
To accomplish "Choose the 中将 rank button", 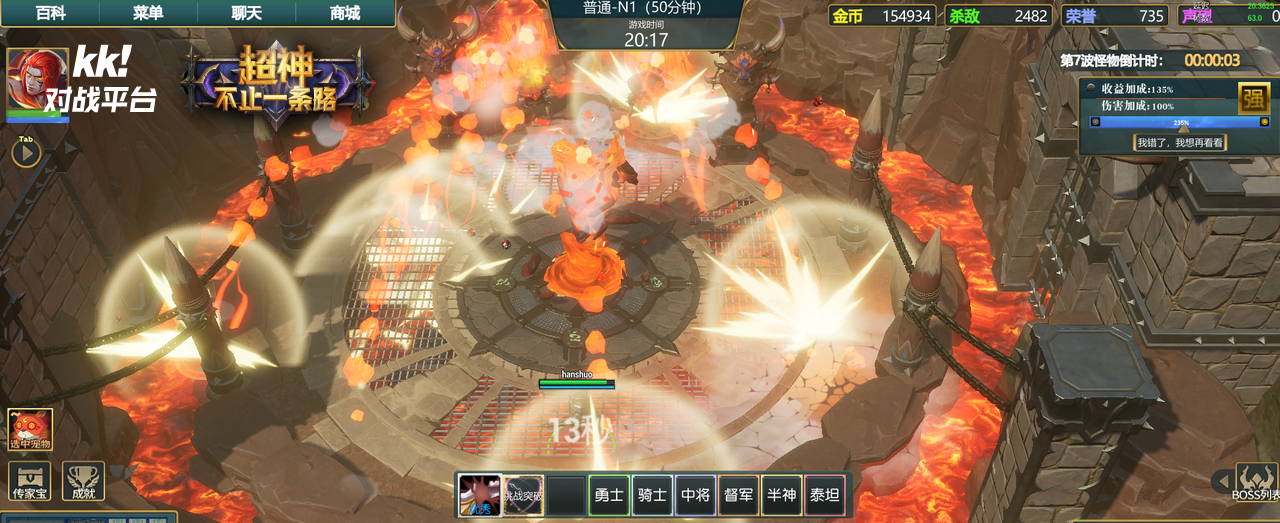I will coord(695,494).
